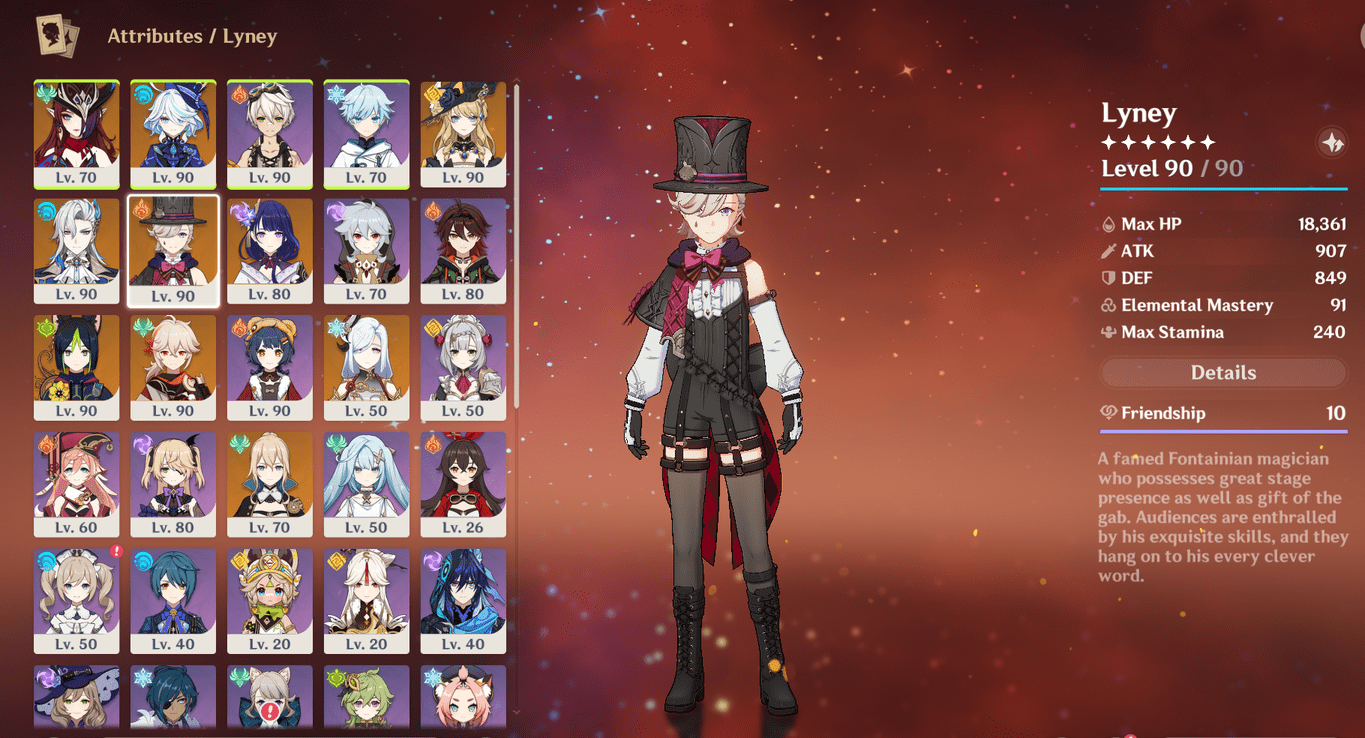Select the Raiden Shogun portrait
1365x738 pixels.
coord(269,249)
